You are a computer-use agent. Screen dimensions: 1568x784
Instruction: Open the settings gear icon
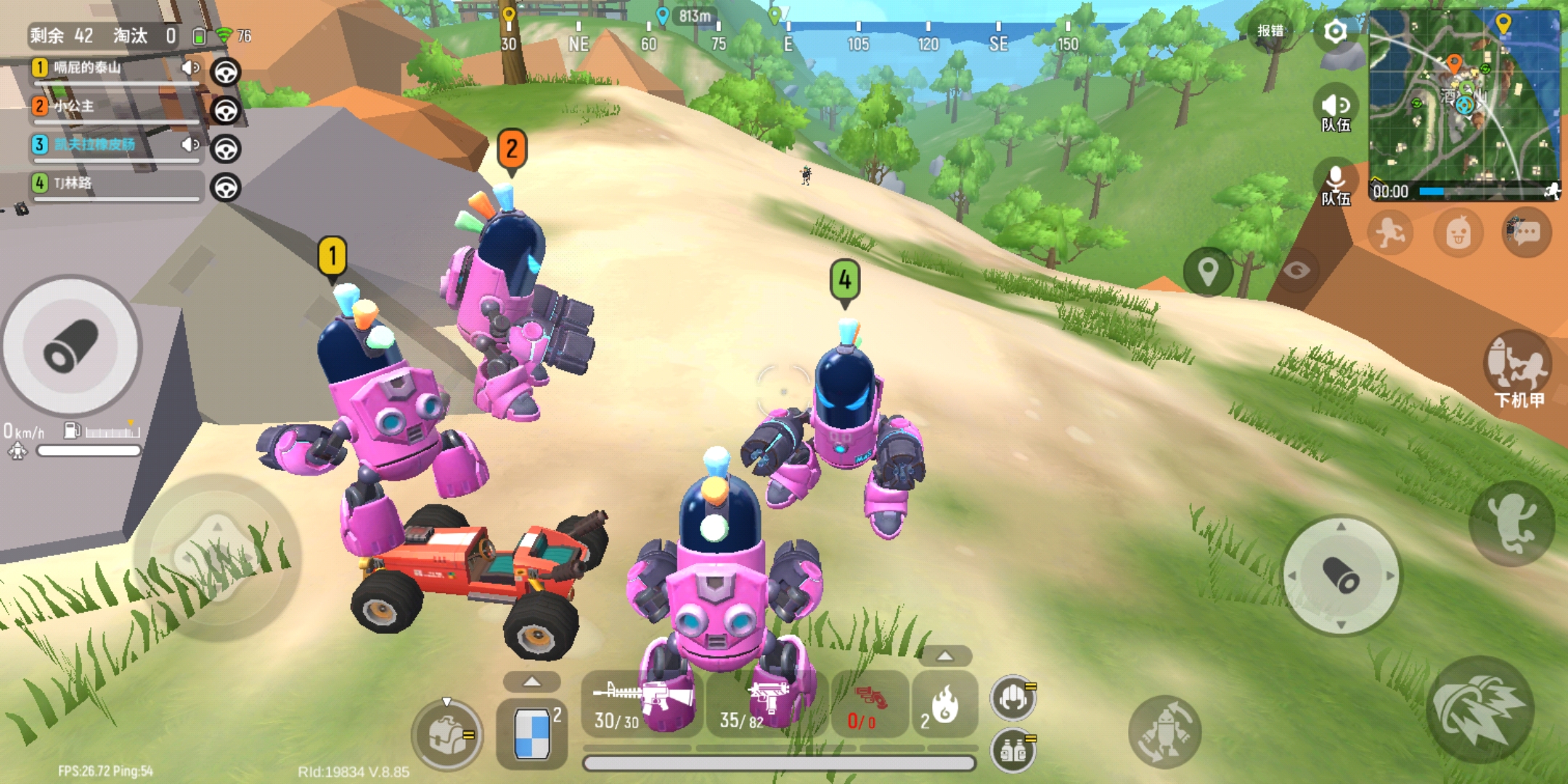point(1335,32)
